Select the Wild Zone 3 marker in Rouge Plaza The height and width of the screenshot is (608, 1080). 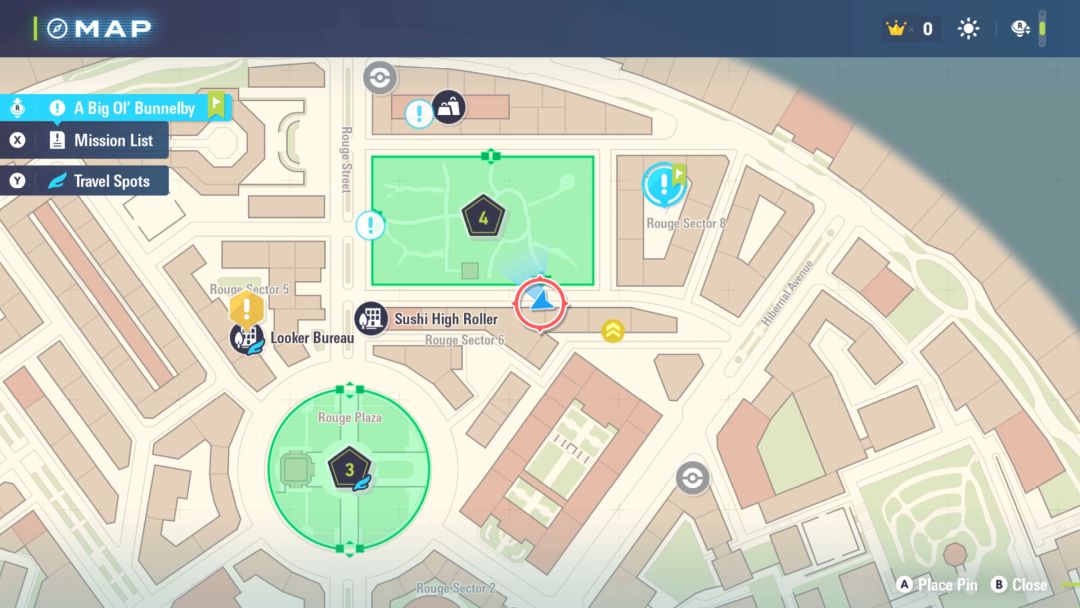click(x=350, y=468)
